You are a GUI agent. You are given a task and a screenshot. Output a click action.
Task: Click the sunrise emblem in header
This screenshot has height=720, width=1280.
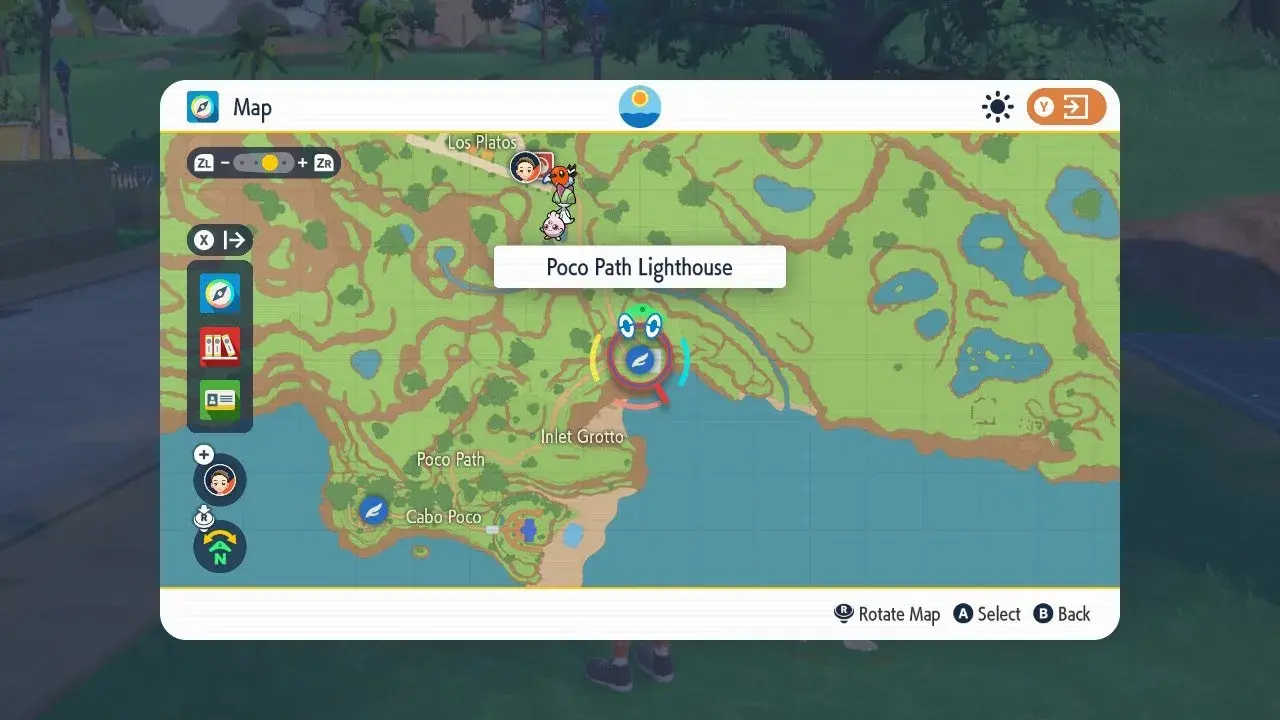tap(640, 107)
